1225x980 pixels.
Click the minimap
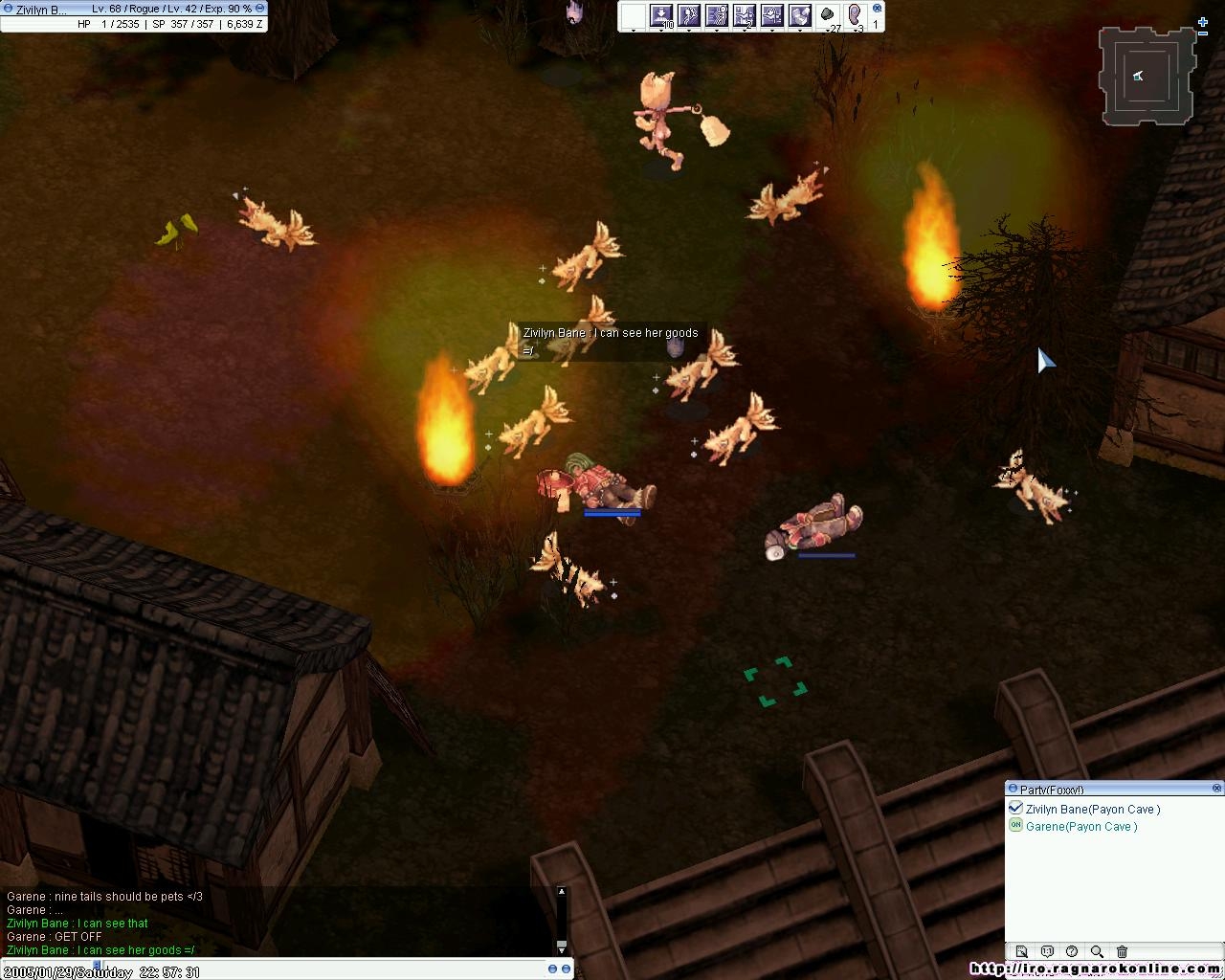point(1147,77)
